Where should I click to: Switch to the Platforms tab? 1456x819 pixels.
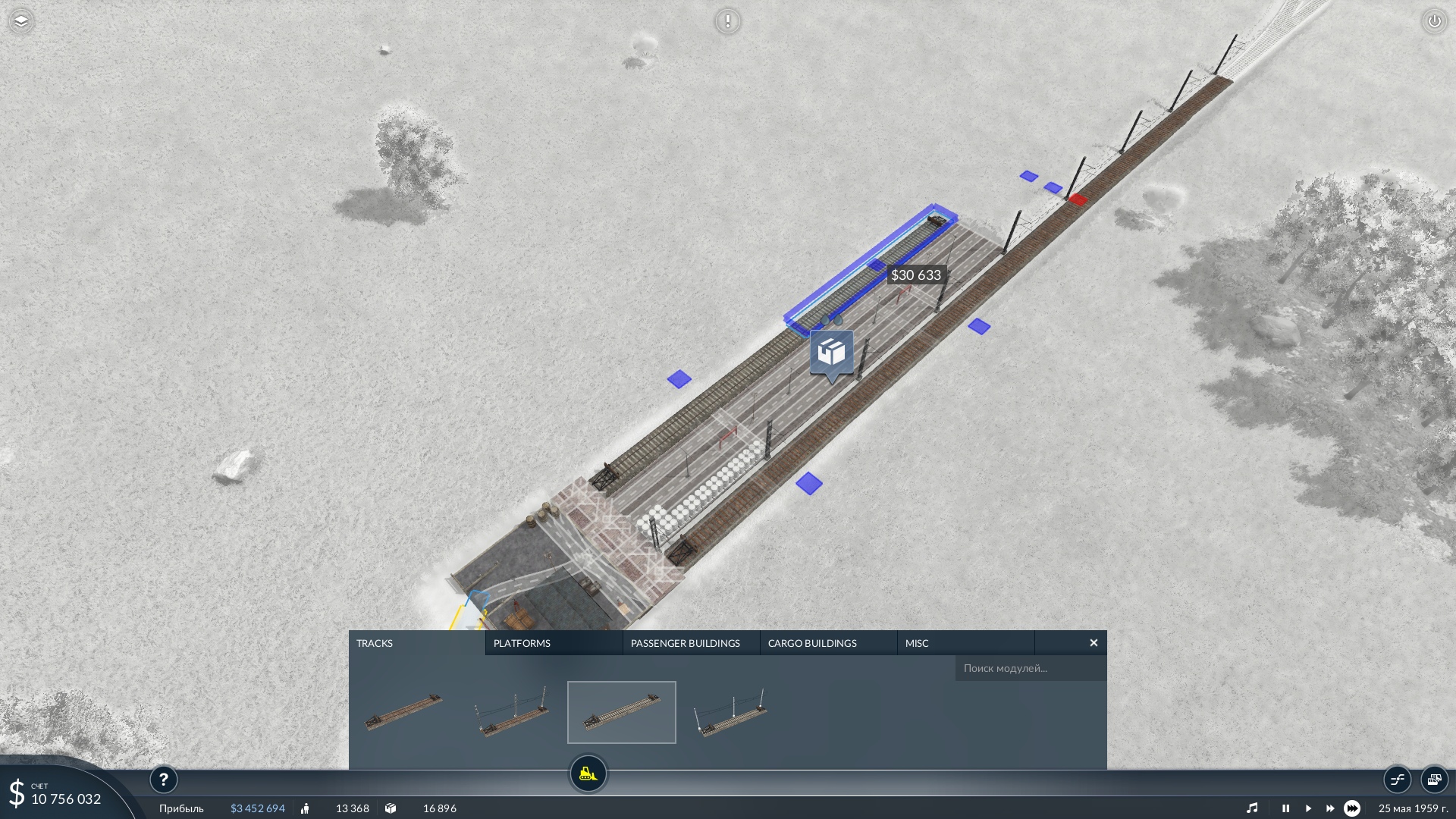coord(553,643)
